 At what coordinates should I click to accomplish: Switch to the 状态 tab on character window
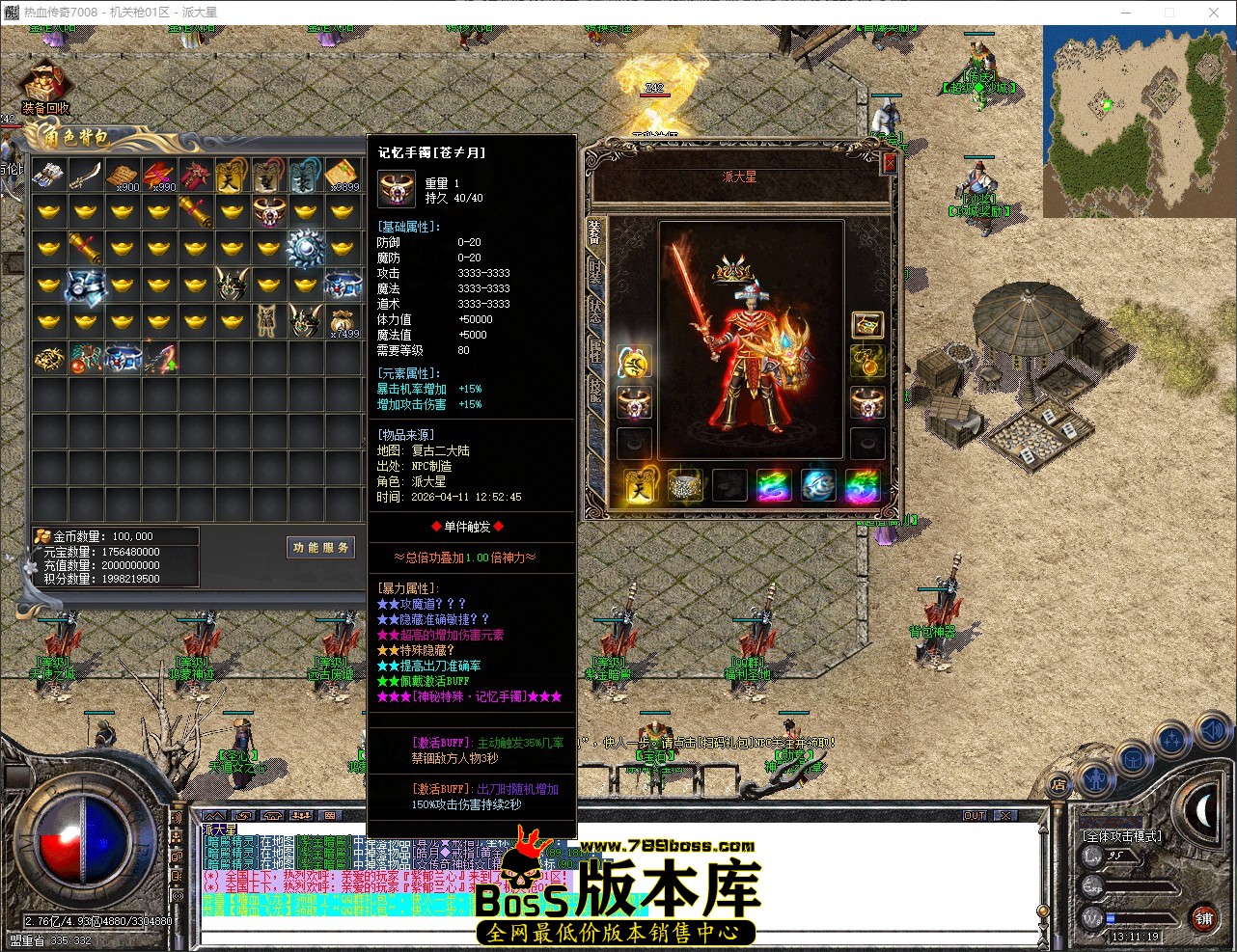(x=596, y=309)
